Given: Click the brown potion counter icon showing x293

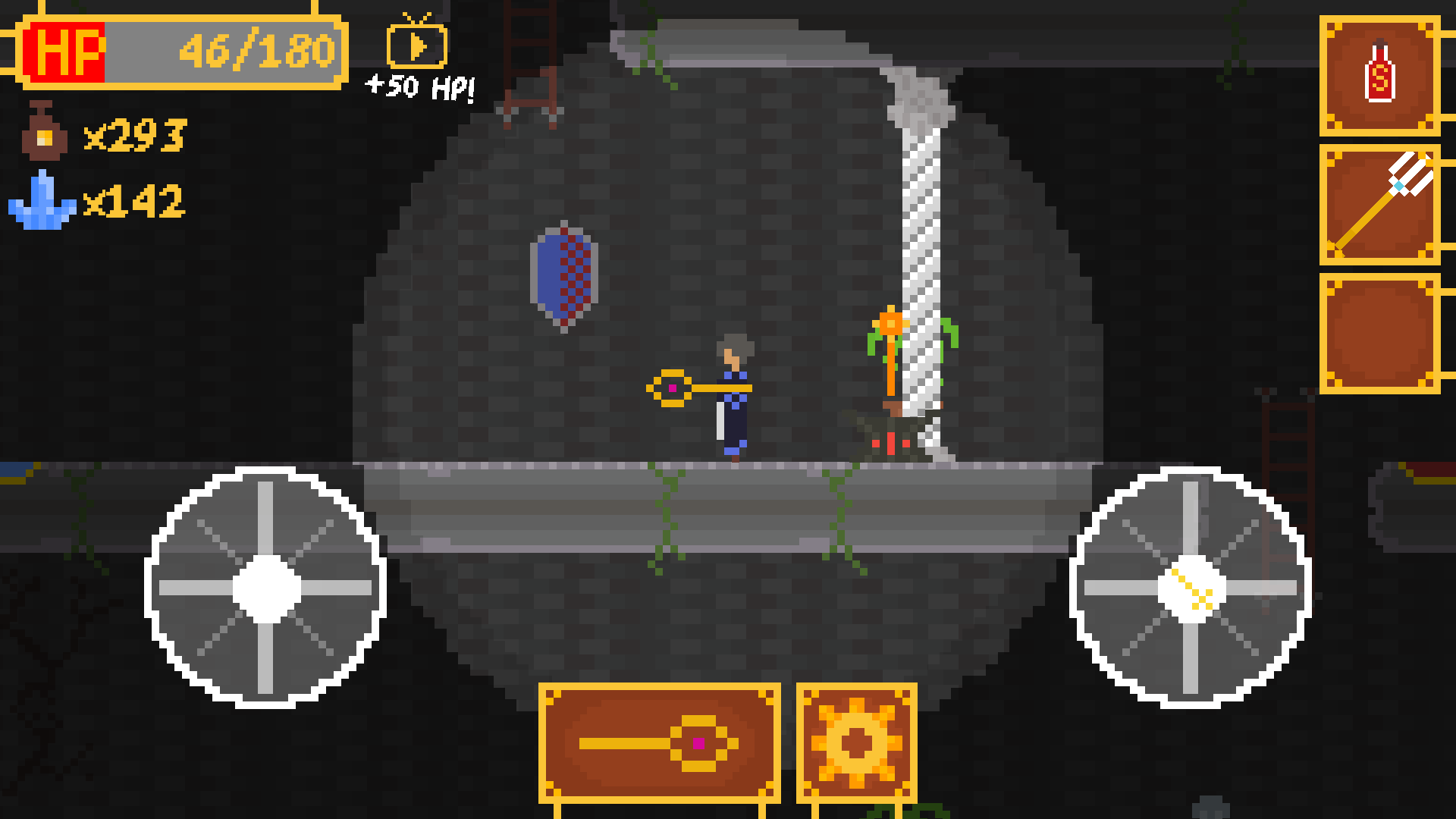Looking at the screenshot, I should 42,133.
